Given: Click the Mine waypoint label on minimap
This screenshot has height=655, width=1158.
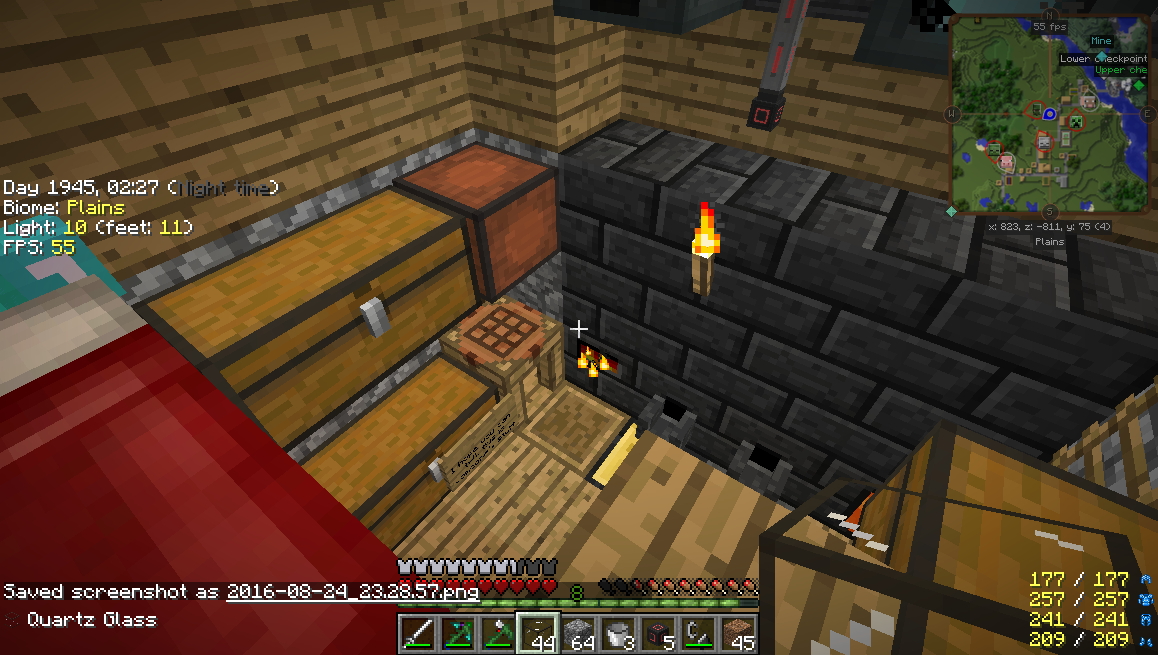Looking at the screenshot, I should tap(1101, 41).
